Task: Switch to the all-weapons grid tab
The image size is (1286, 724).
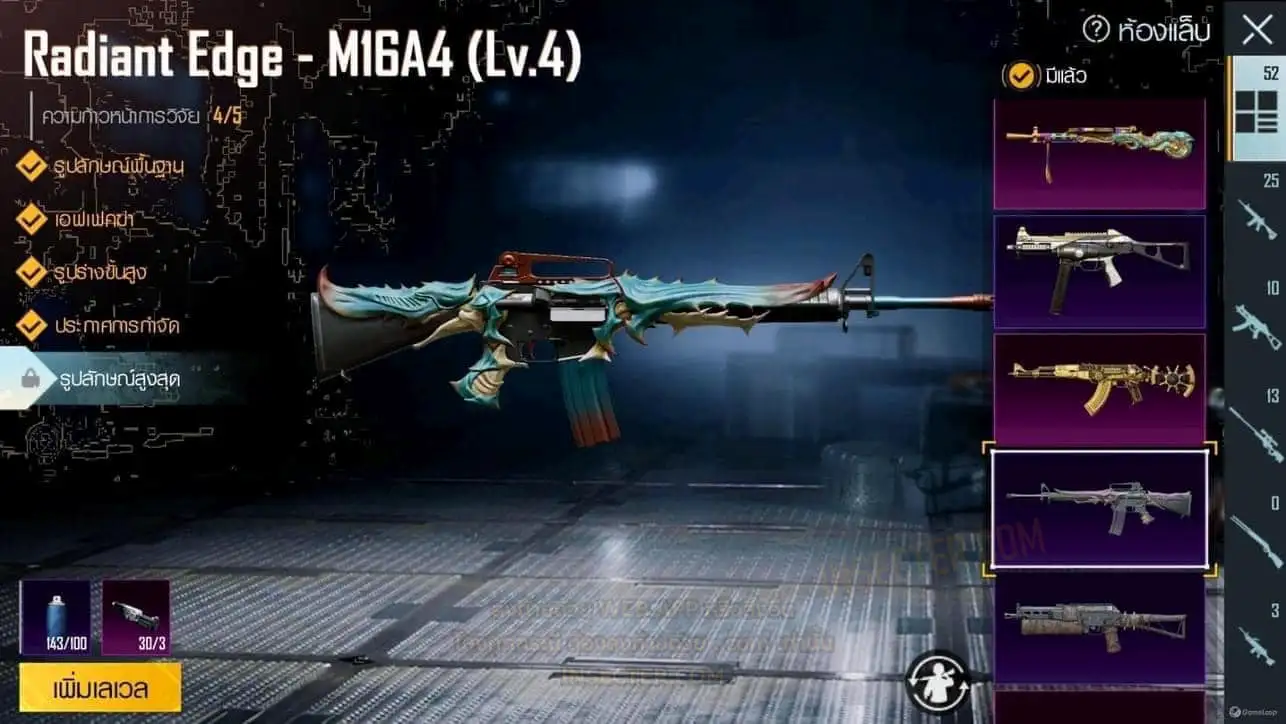Action: 1256,109
